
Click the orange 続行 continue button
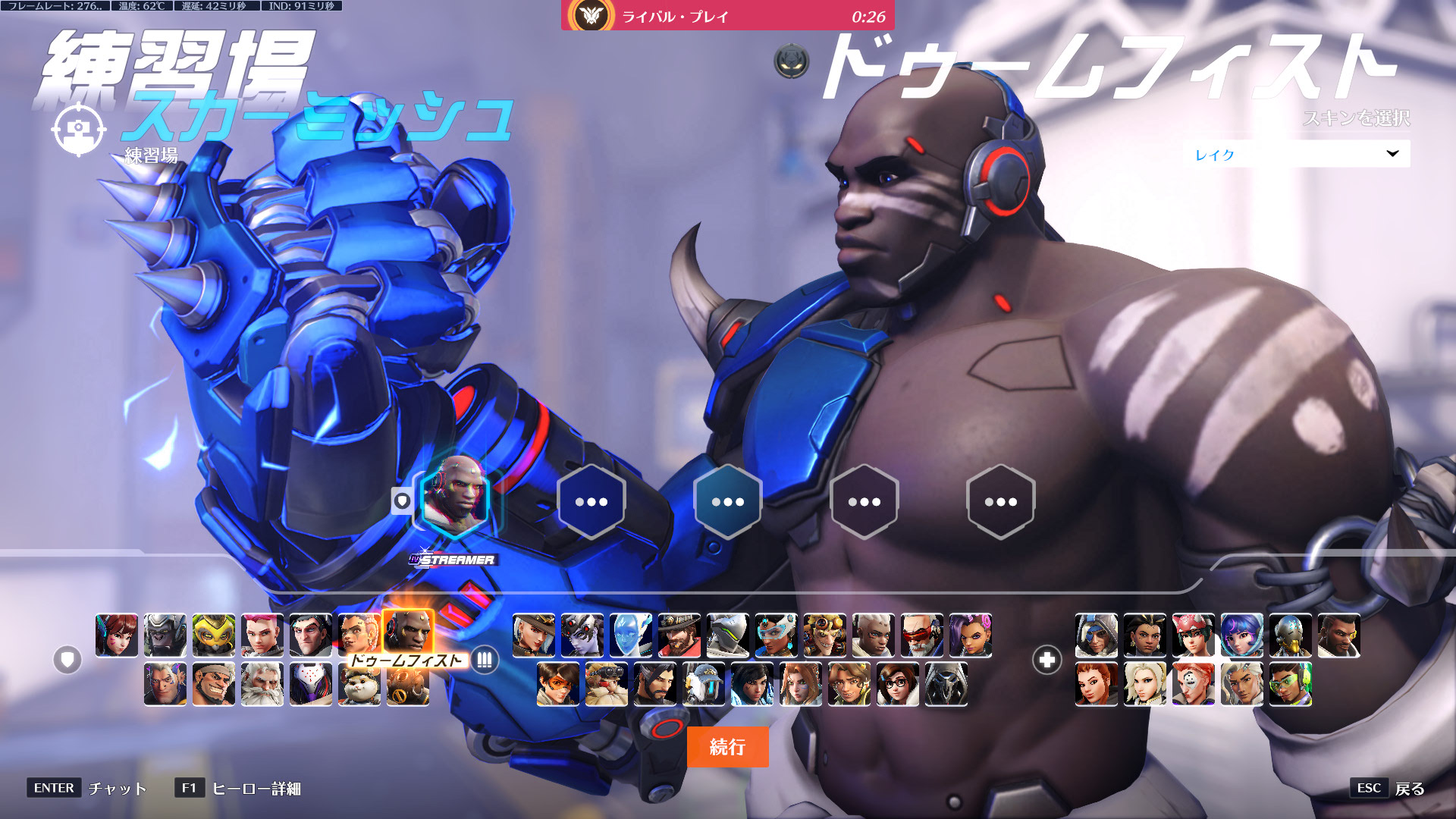pyautogui.click(x=727, y=747)
